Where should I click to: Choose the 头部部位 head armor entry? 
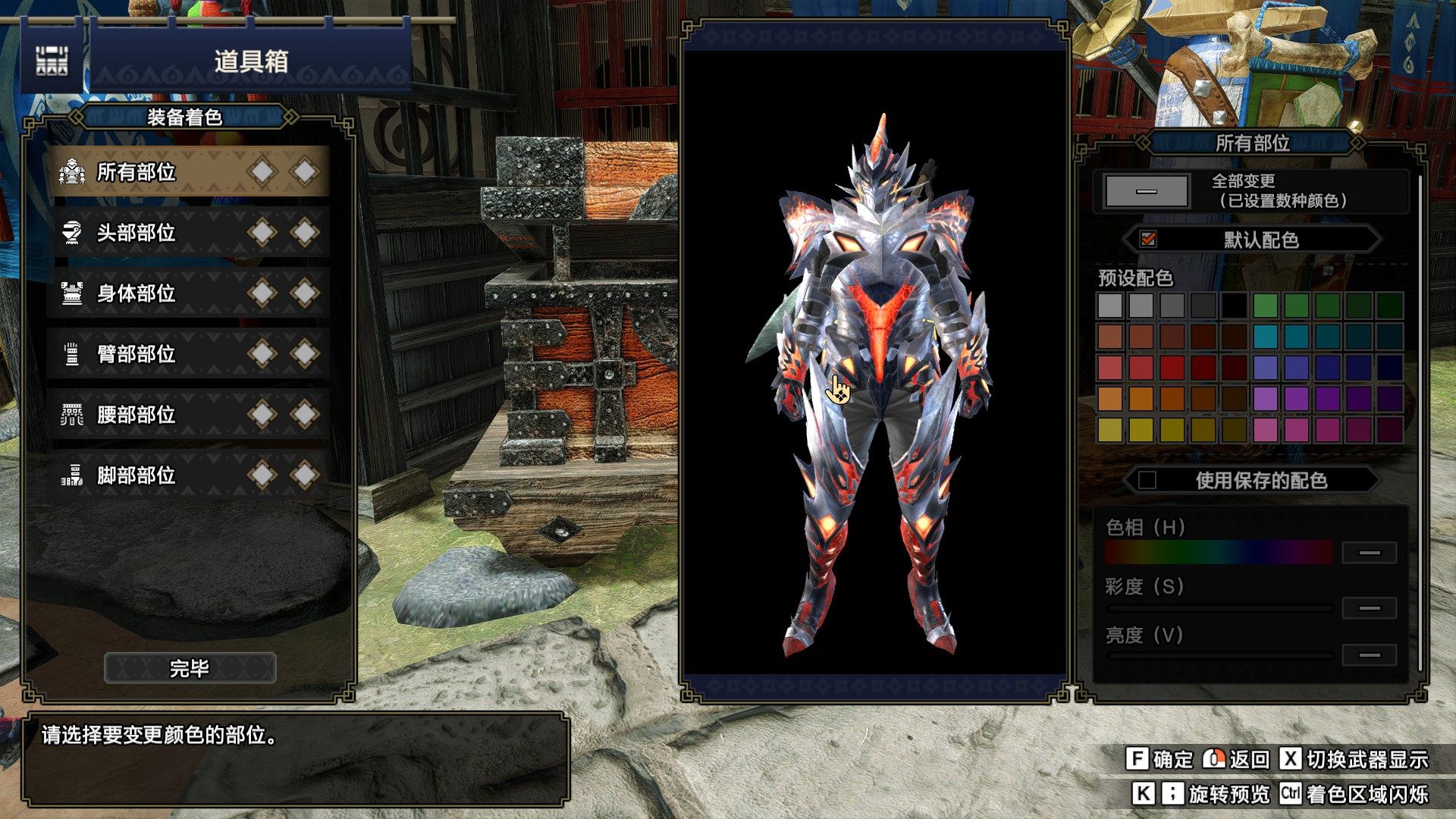click(x=190, y=233)
